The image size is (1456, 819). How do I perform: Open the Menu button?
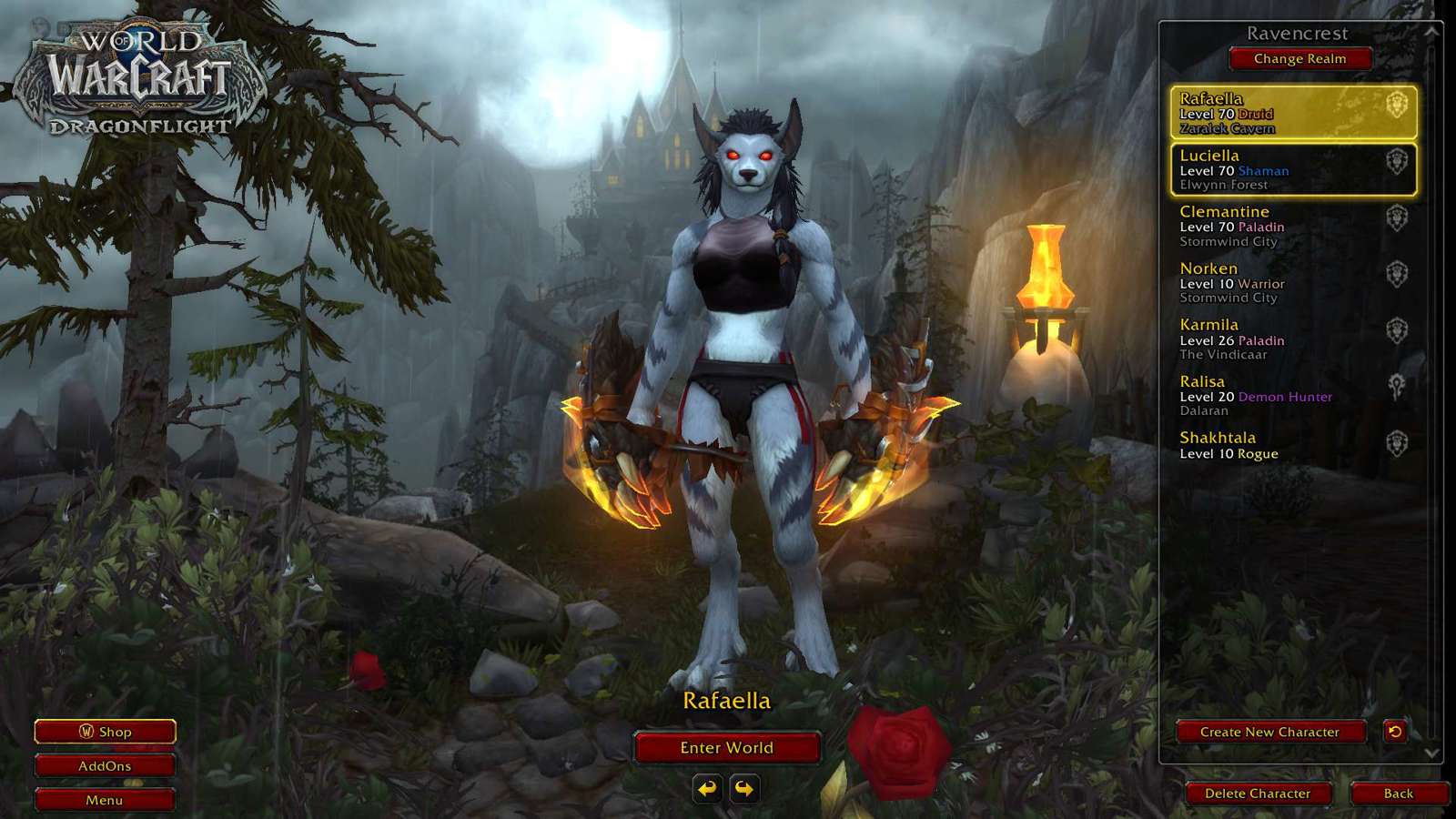(105, 800)
